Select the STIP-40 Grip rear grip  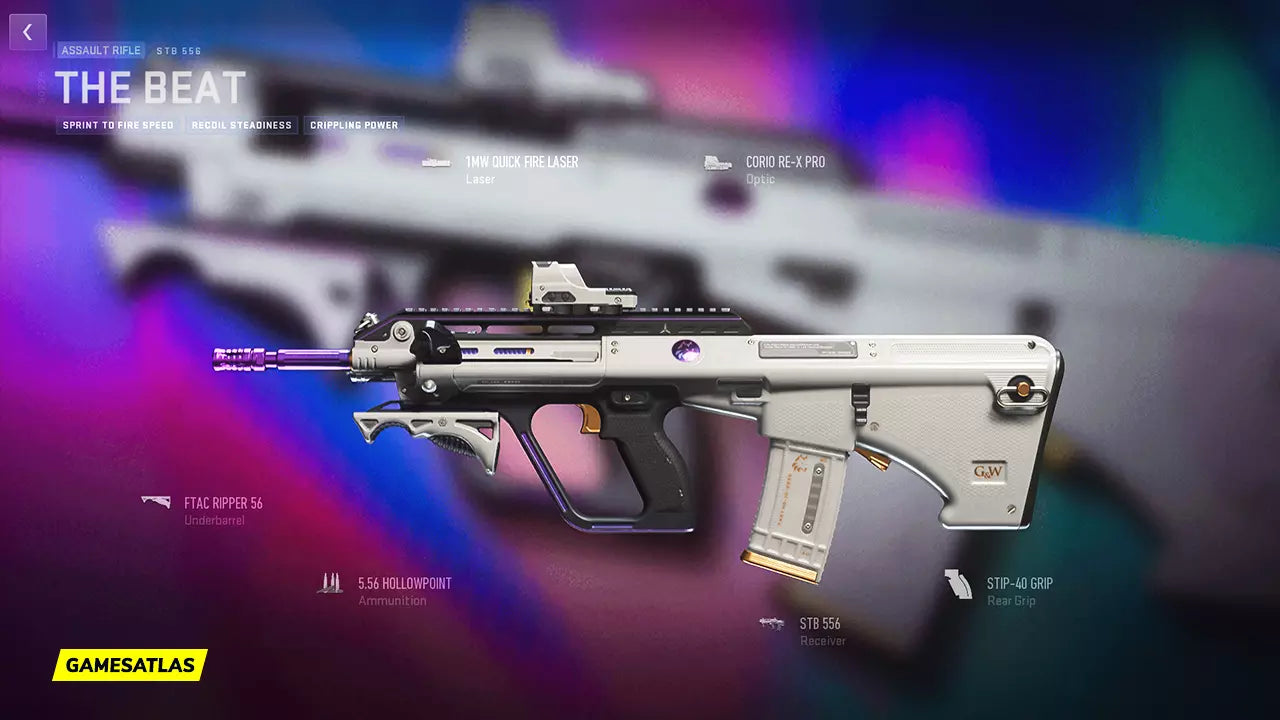click(x=1019, y=584)
